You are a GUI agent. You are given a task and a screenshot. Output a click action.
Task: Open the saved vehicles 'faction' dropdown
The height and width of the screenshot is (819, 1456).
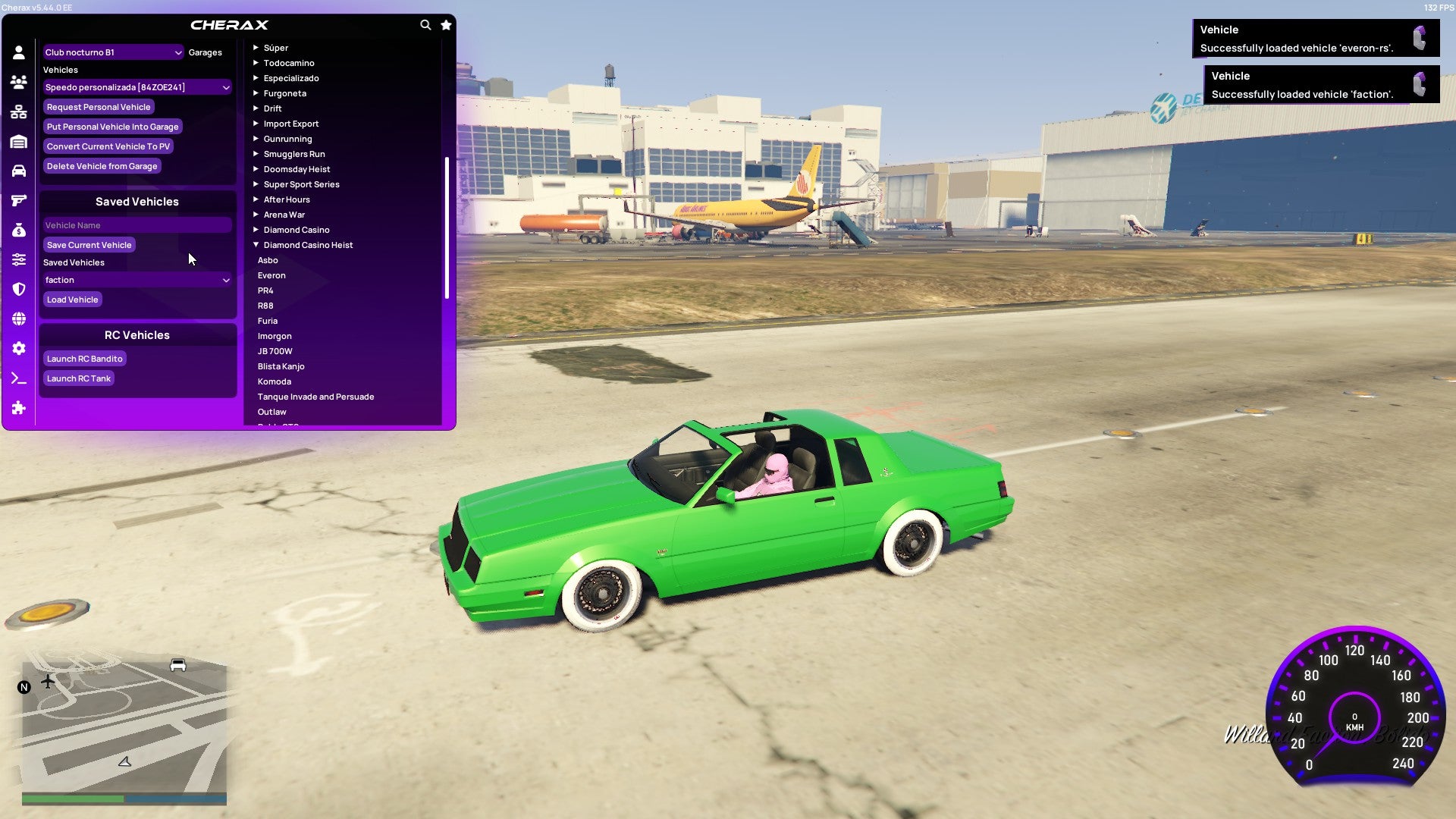[136, 280]
